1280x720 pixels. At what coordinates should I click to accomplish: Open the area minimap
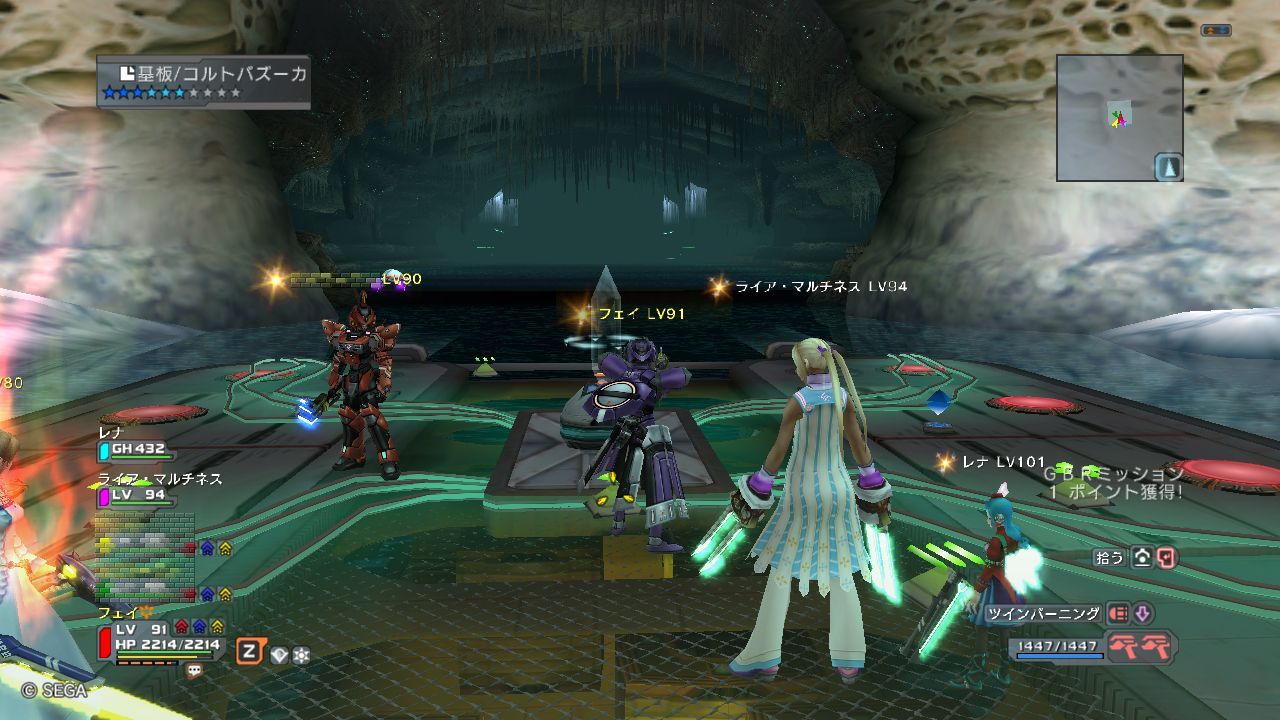pos(1119,117)
